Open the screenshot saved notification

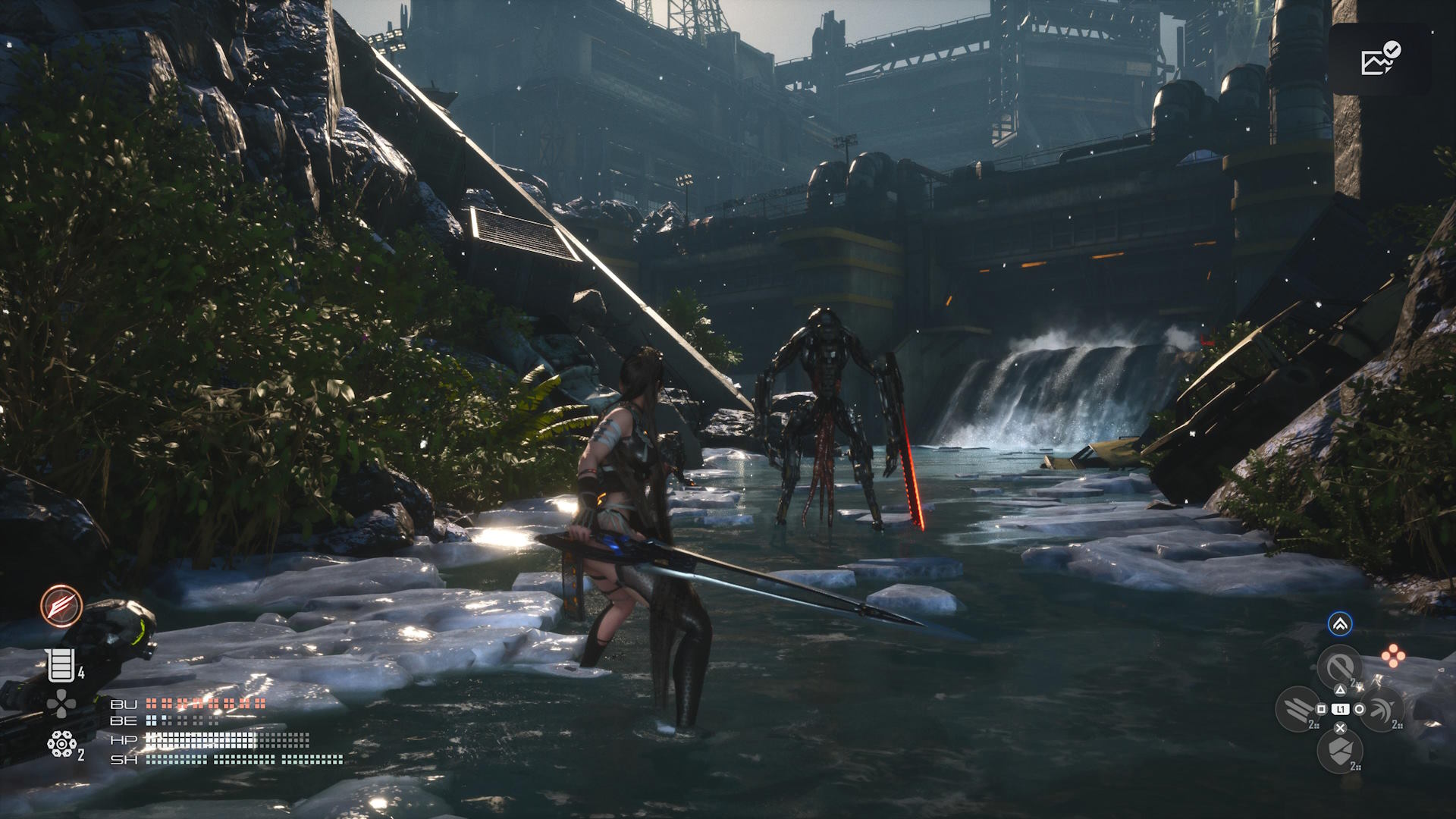pyautogui.click(x=1380, y=59)
